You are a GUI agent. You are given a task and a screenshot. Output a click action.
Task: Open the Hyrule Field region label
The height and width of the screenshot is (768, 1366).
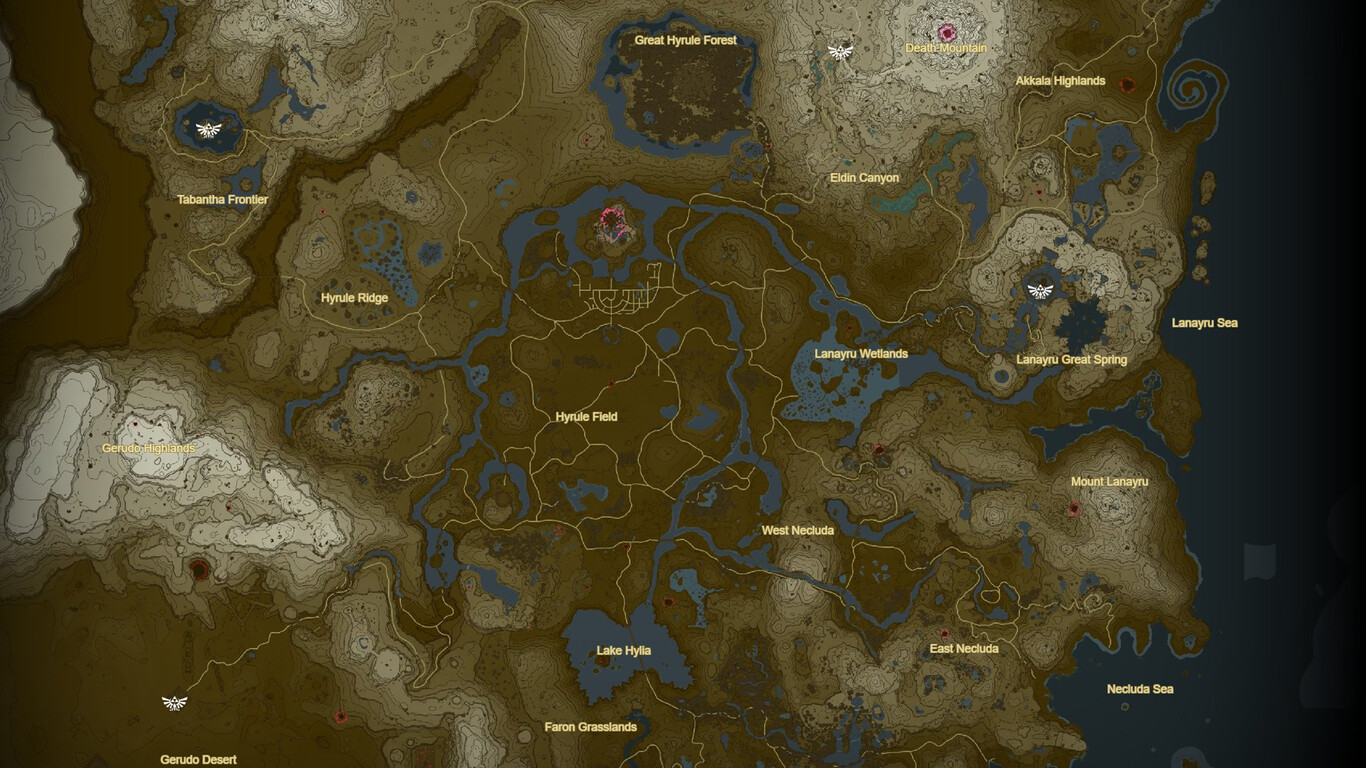tap(586, 416)
